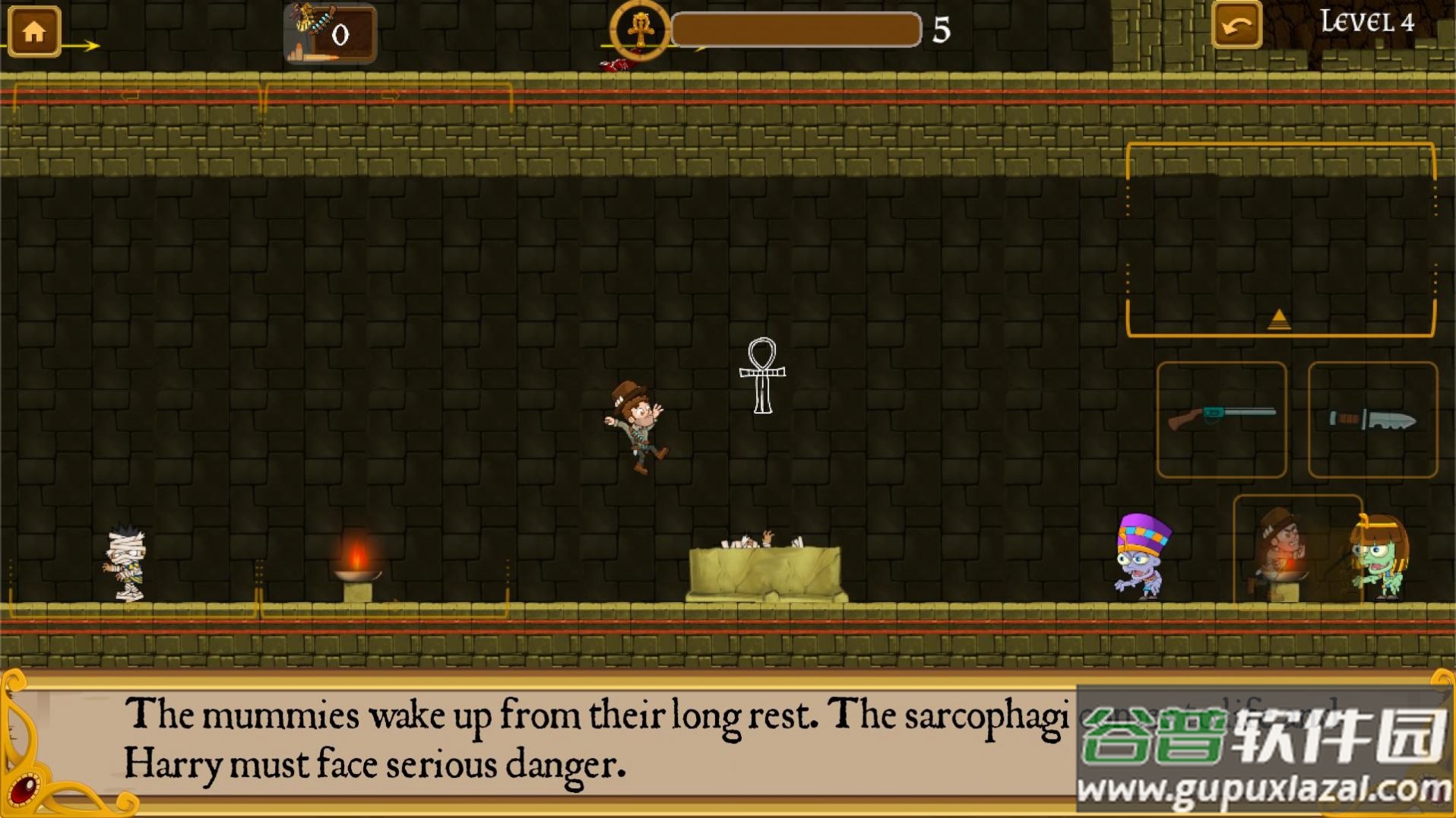Tap the jump pad with up triangle
Screen dimensions: 1456x818
click(1280, 239)
